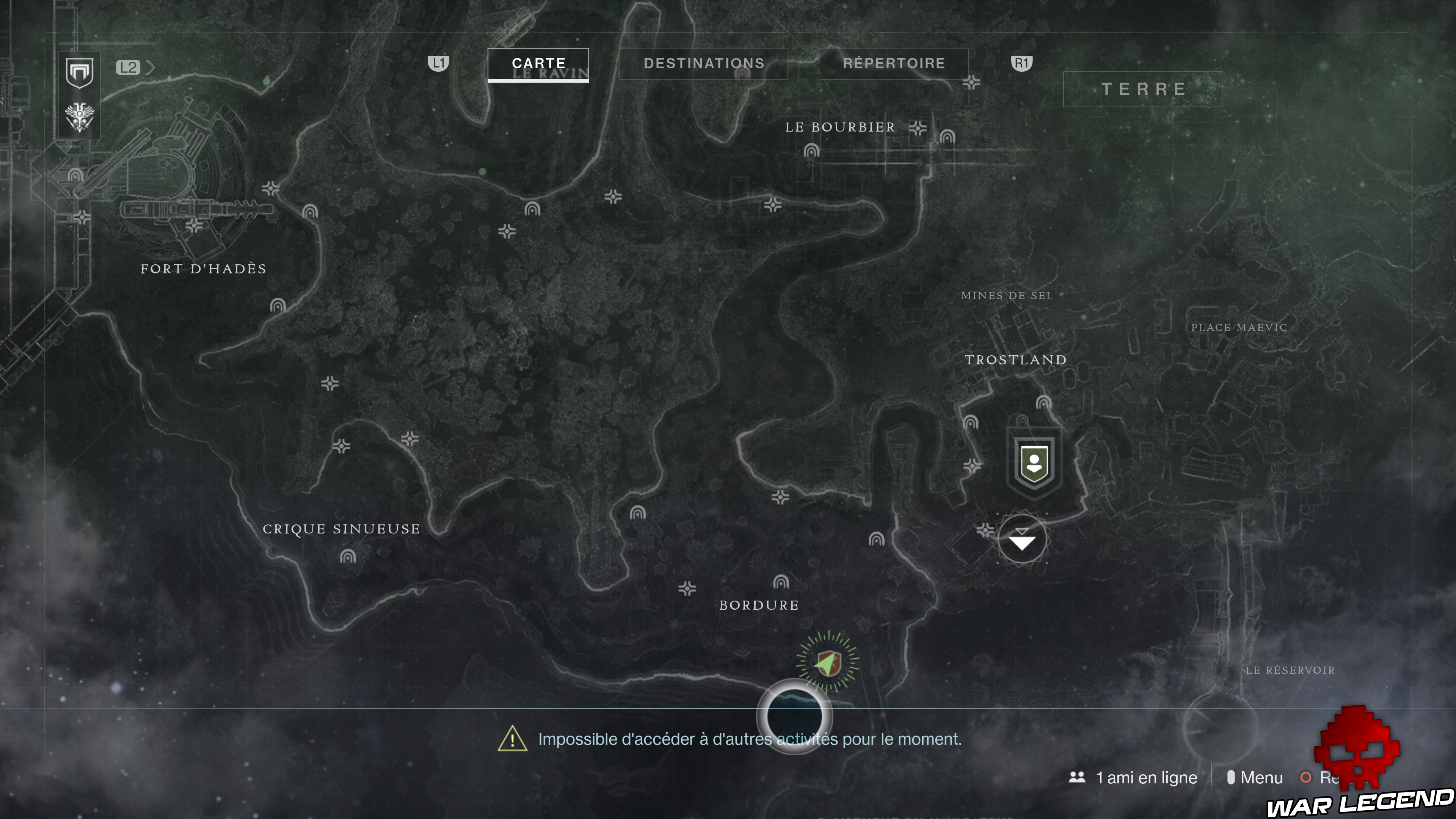This screenshot has width=1456, height=819.
Task: Expand the chevron arrow next to L2
Action: pyautogui.click(x=152, y=68)
